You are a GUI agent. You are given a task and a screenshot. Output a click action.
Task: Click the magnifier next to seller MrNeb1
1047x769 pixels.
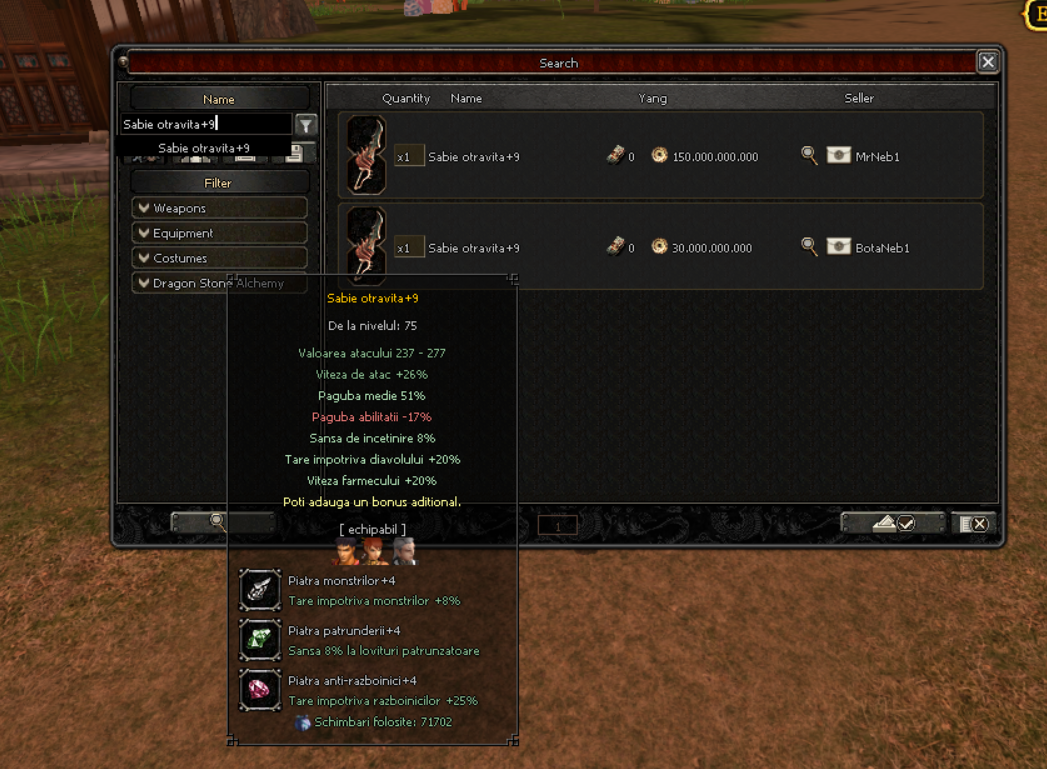pyautogui.click(x=809, y=155)
